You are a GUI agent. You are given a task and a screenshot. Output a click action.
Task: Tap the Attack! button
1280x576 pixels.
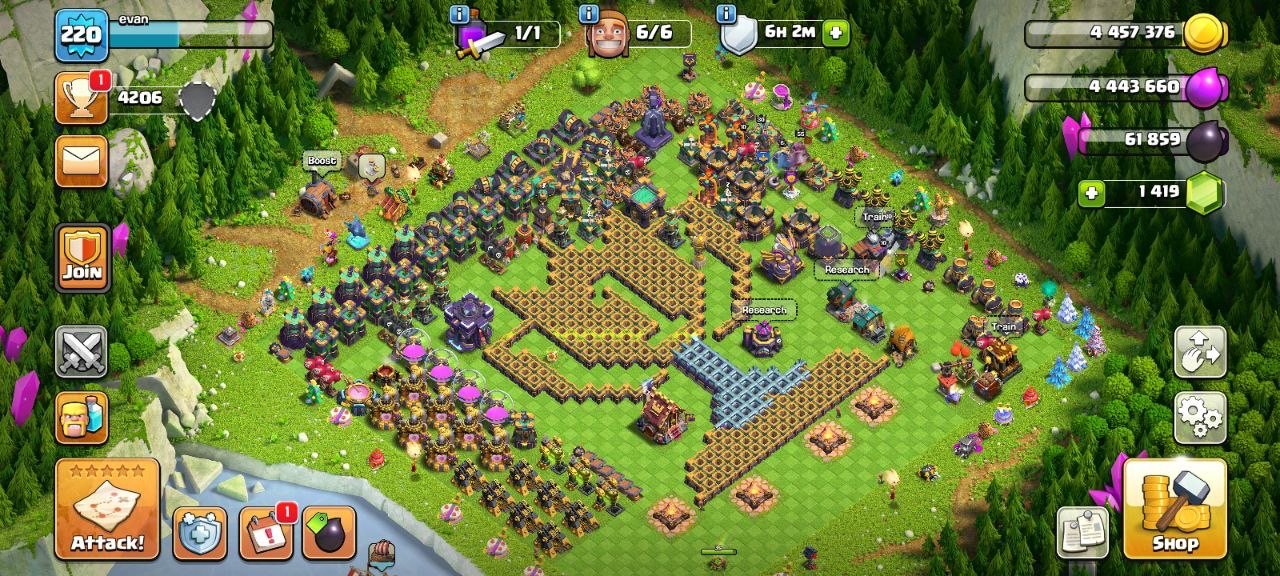coord(107,509)
